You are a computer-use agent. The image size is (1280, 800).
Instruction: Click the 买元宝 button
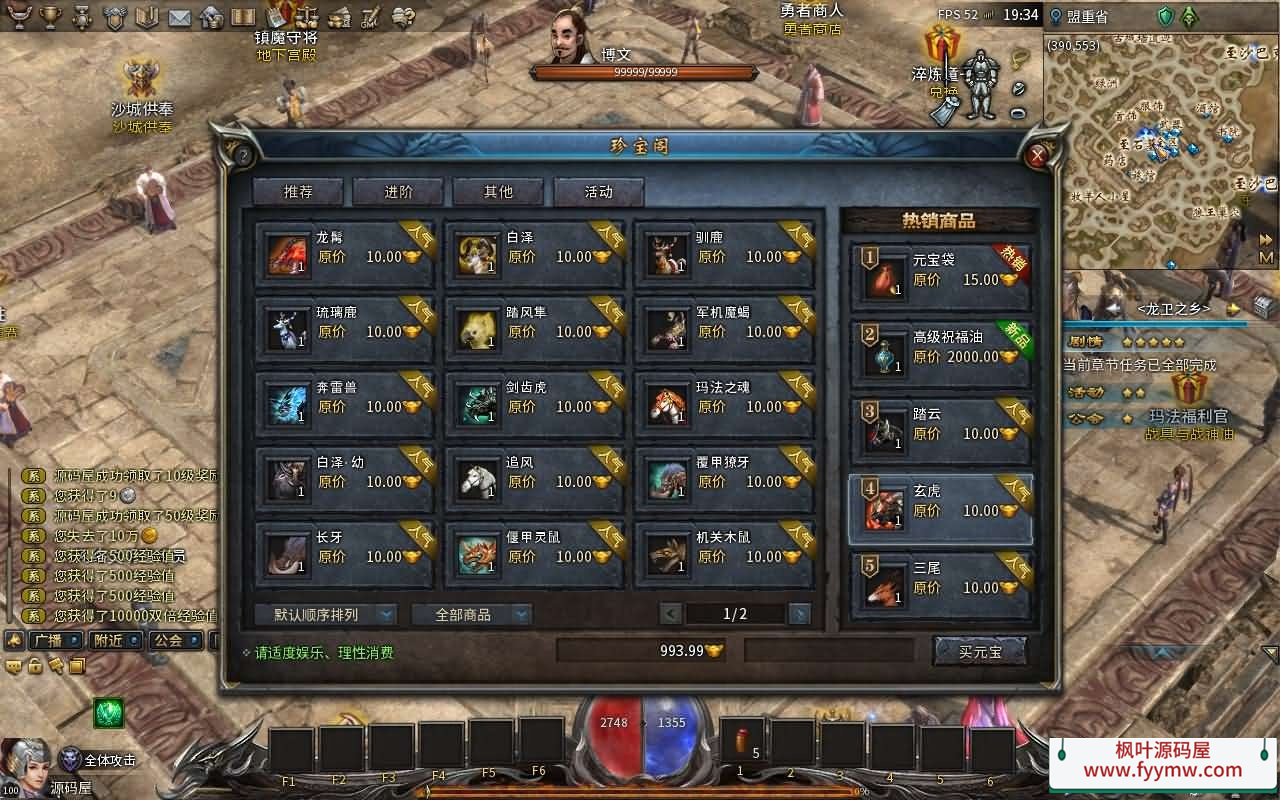[x=979, y=652]
